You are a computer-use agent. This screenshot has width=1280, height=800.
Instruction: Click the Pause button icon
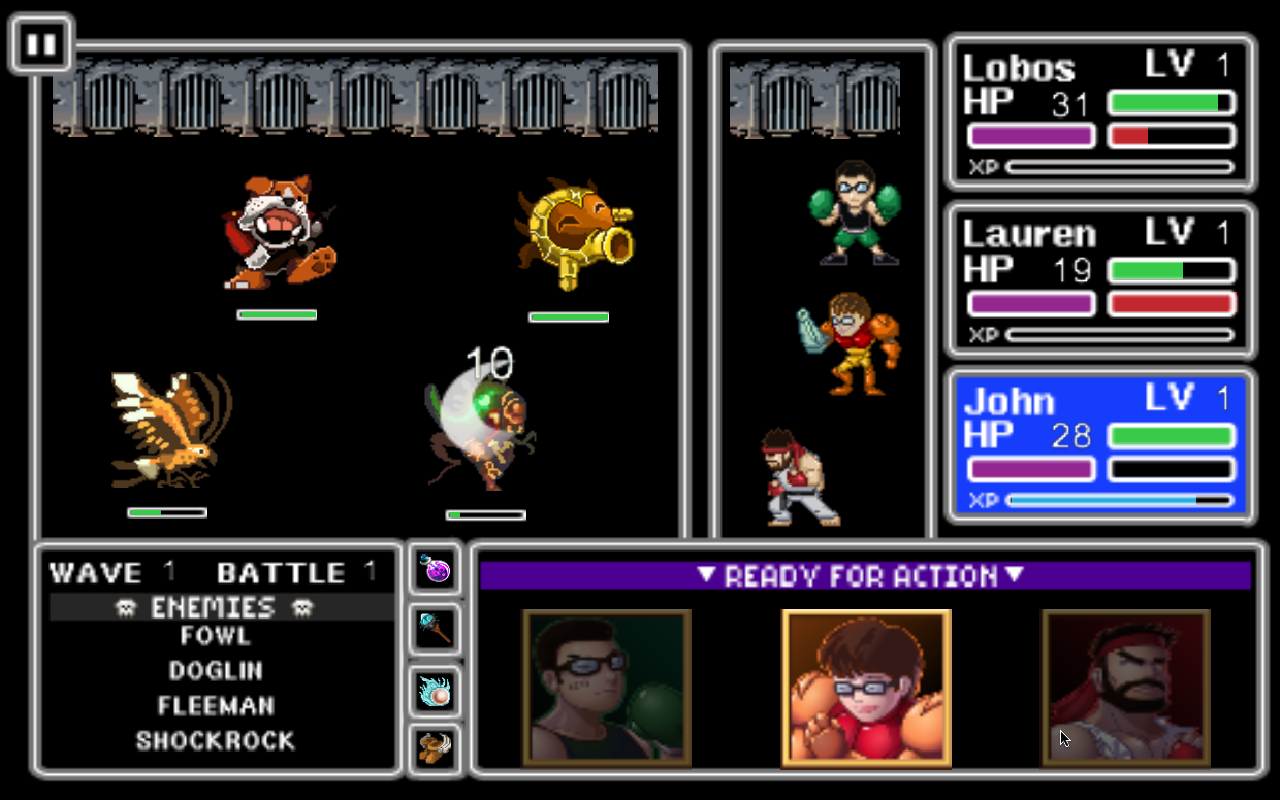[41, 42]
